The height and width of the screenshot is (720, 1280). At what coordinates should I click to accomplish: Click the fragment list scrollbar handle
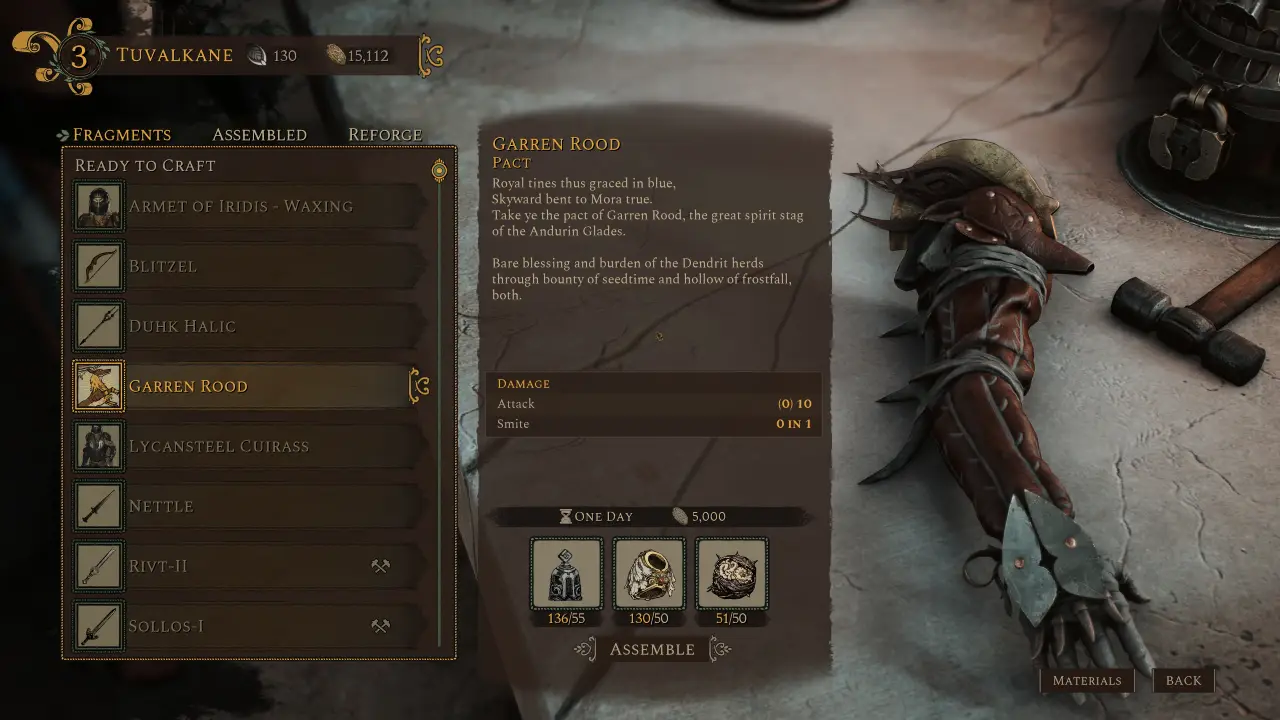[x=438, y=171]
